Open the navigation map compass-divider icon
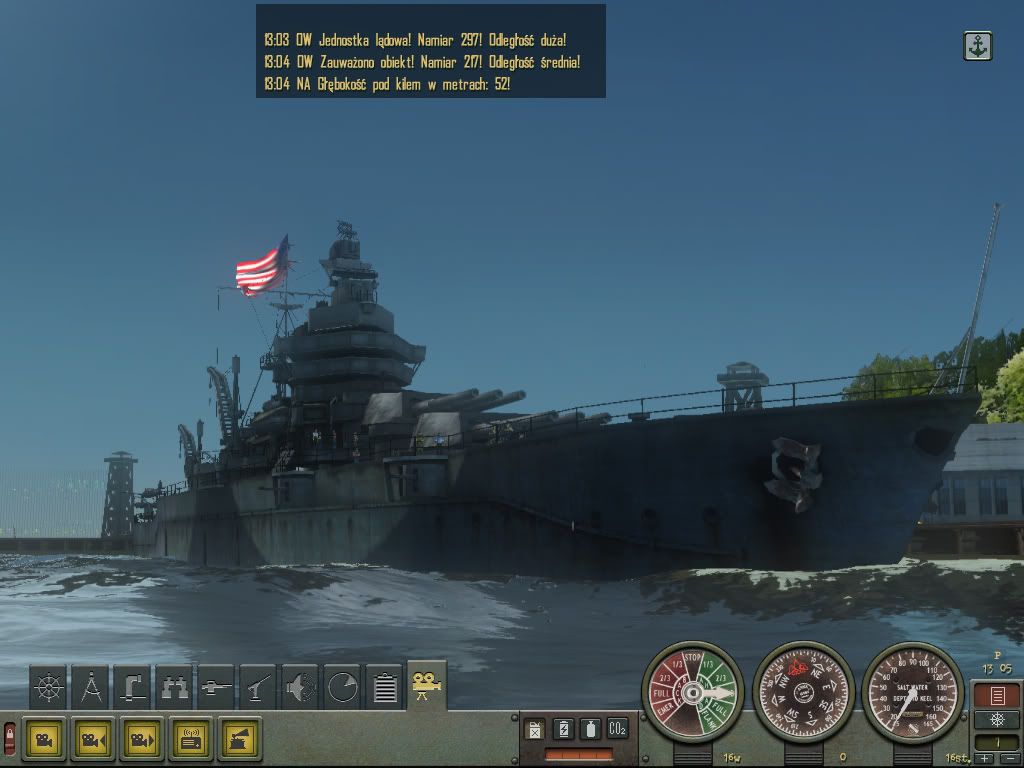The width and height of the screenshot is (1024, 768). pos(90,686)
